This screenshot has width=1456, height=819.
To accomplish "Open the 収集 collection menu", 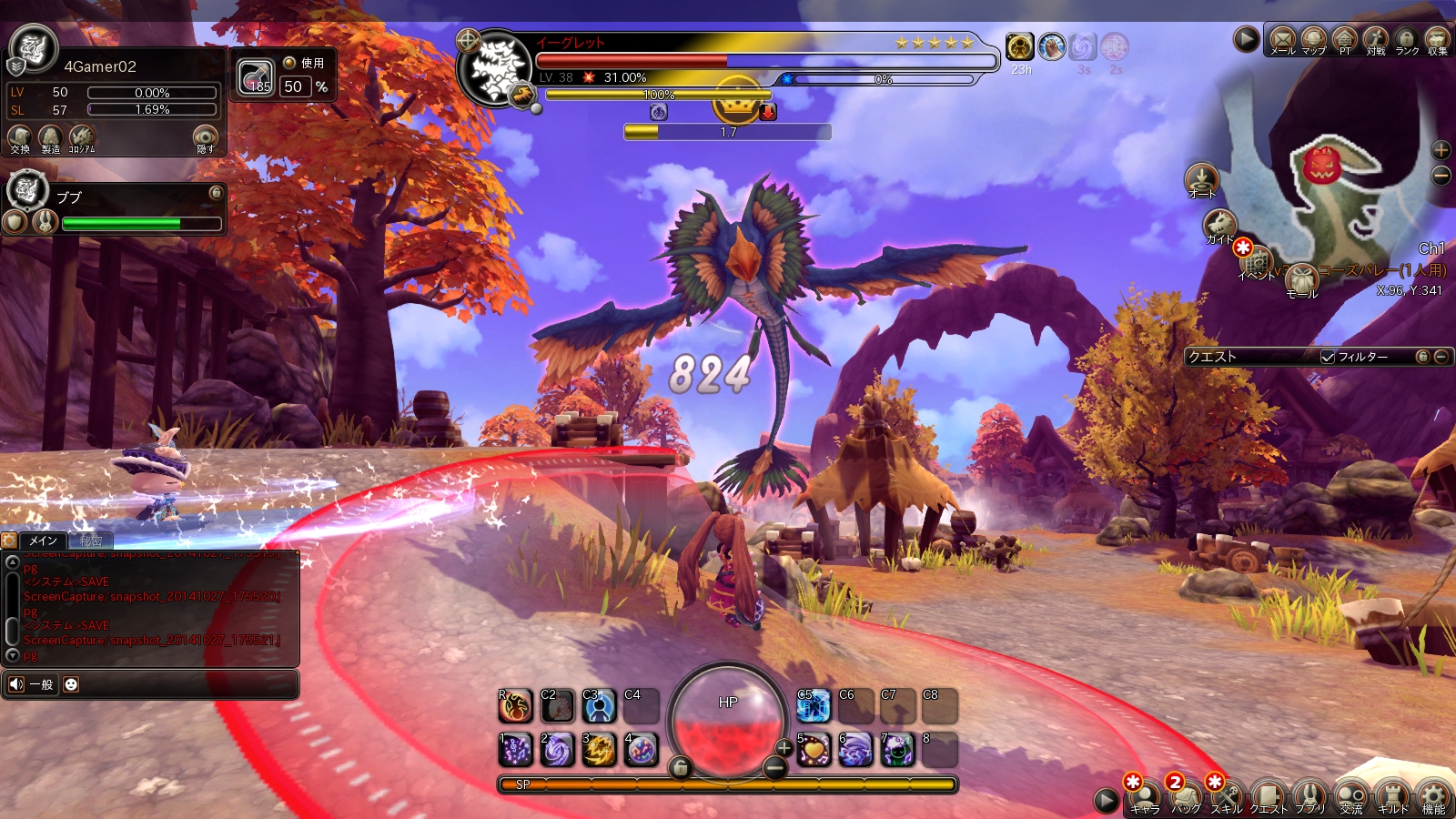I will (x=1437, y=39).
